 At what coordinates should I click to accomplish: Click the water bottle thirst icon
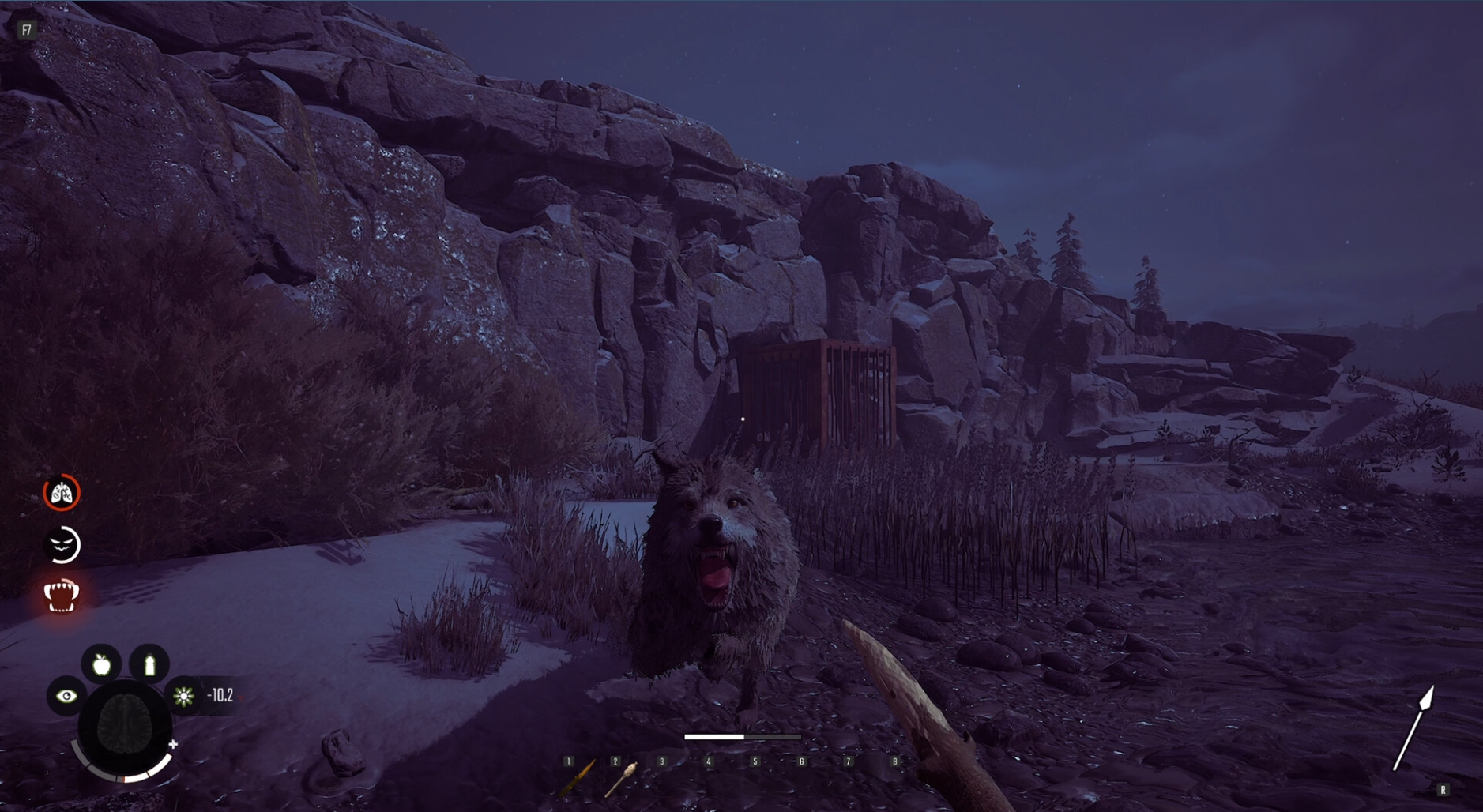click(x=149, y=664)
